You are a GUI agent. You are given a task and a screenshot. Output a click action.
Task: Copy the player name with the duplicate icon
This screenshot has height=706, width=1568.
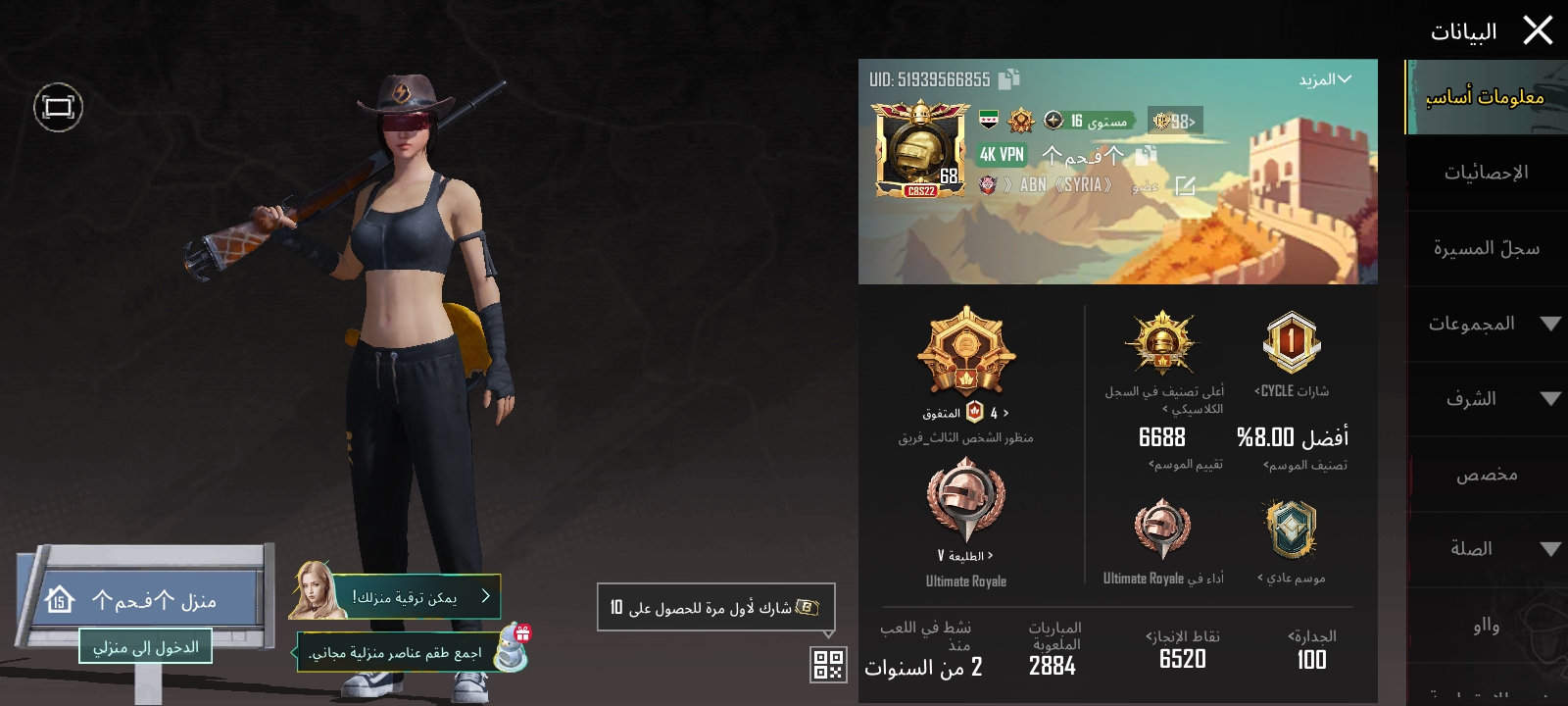pos(1145,155)
